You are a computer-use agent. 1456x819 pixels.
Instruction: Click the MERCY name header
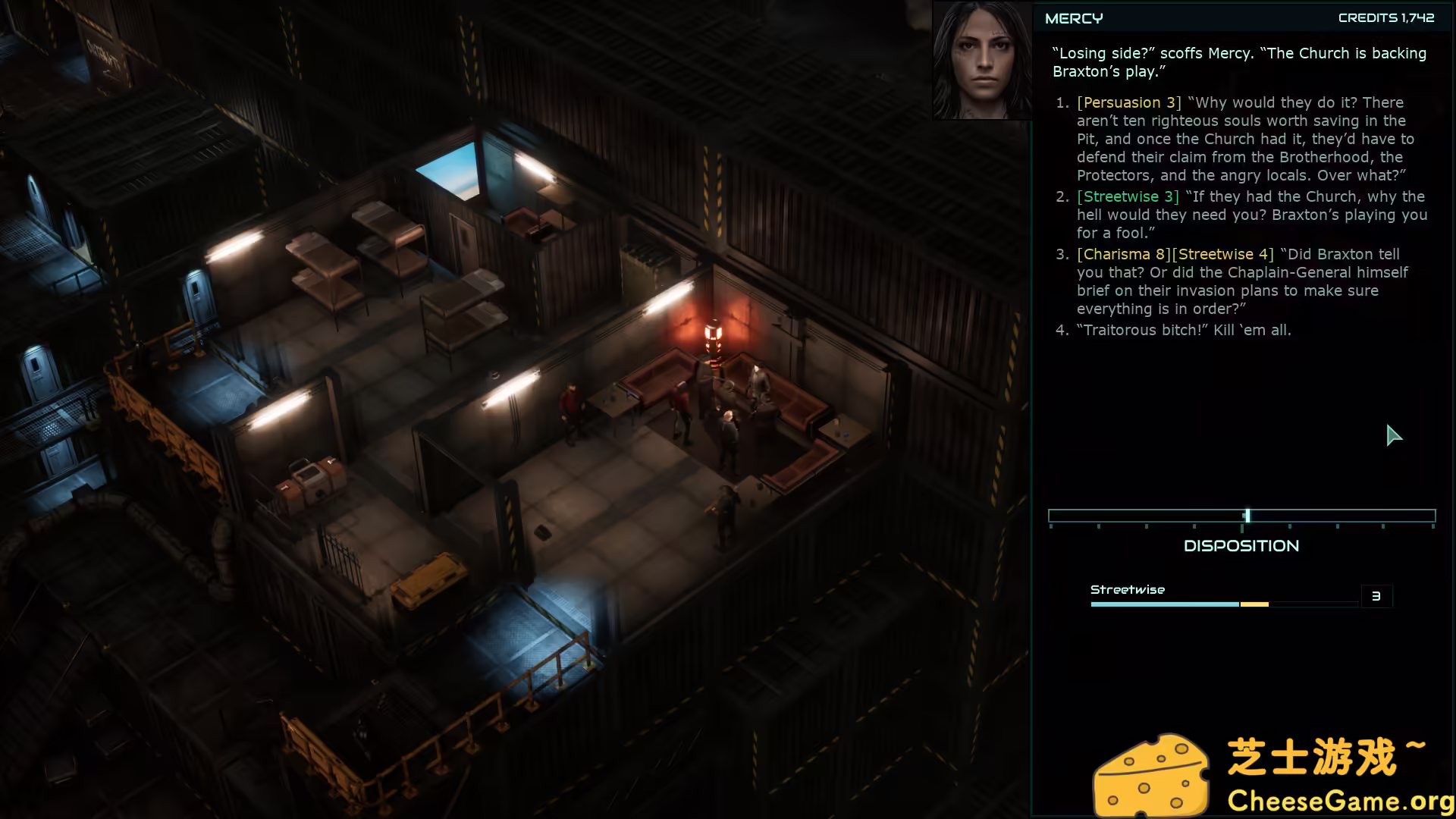coord(1073,17)
